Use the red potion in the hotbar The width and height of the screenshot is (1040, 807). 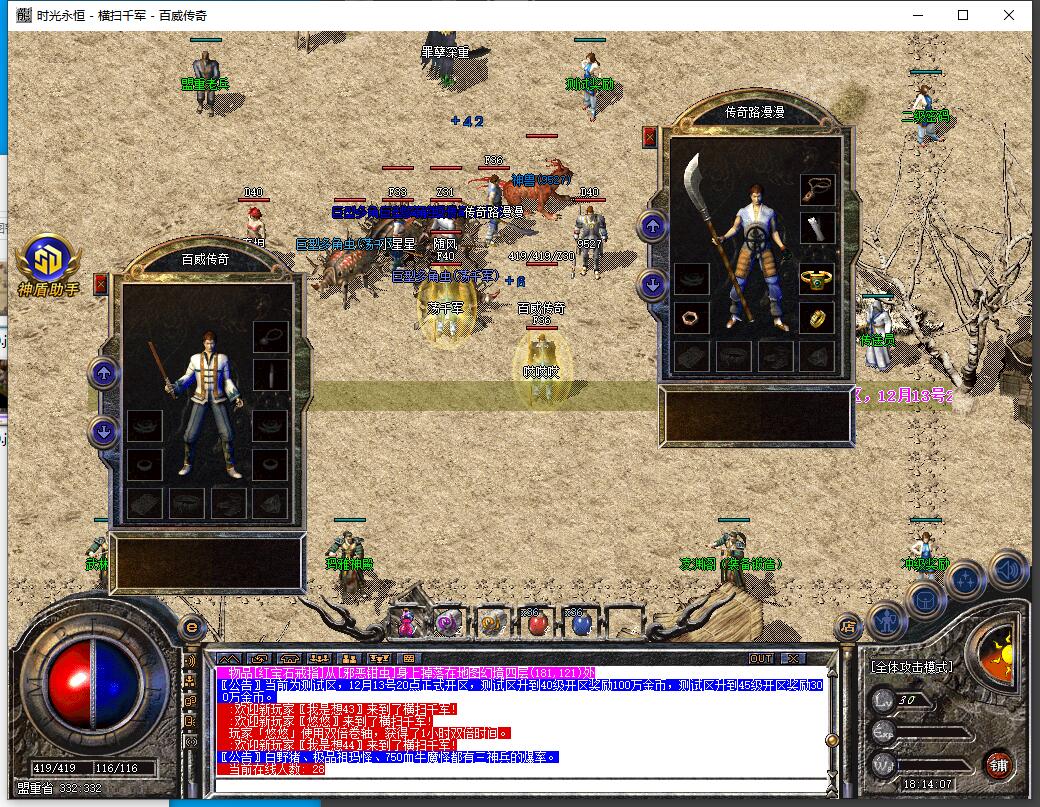(536, 624)
